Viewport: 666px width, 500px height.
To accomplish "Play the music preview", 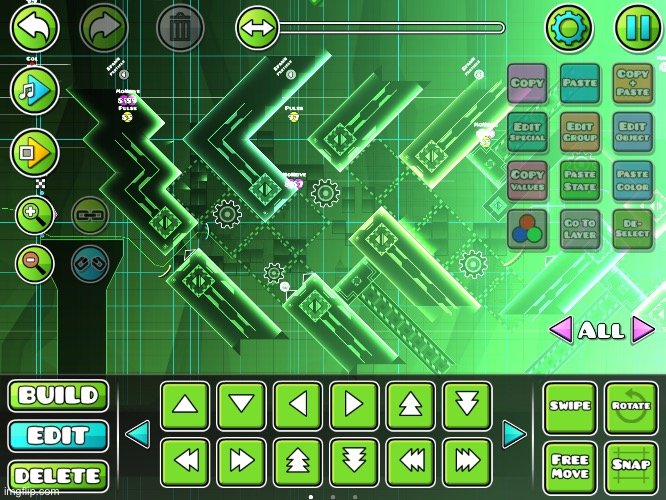I will click(35, 90).
